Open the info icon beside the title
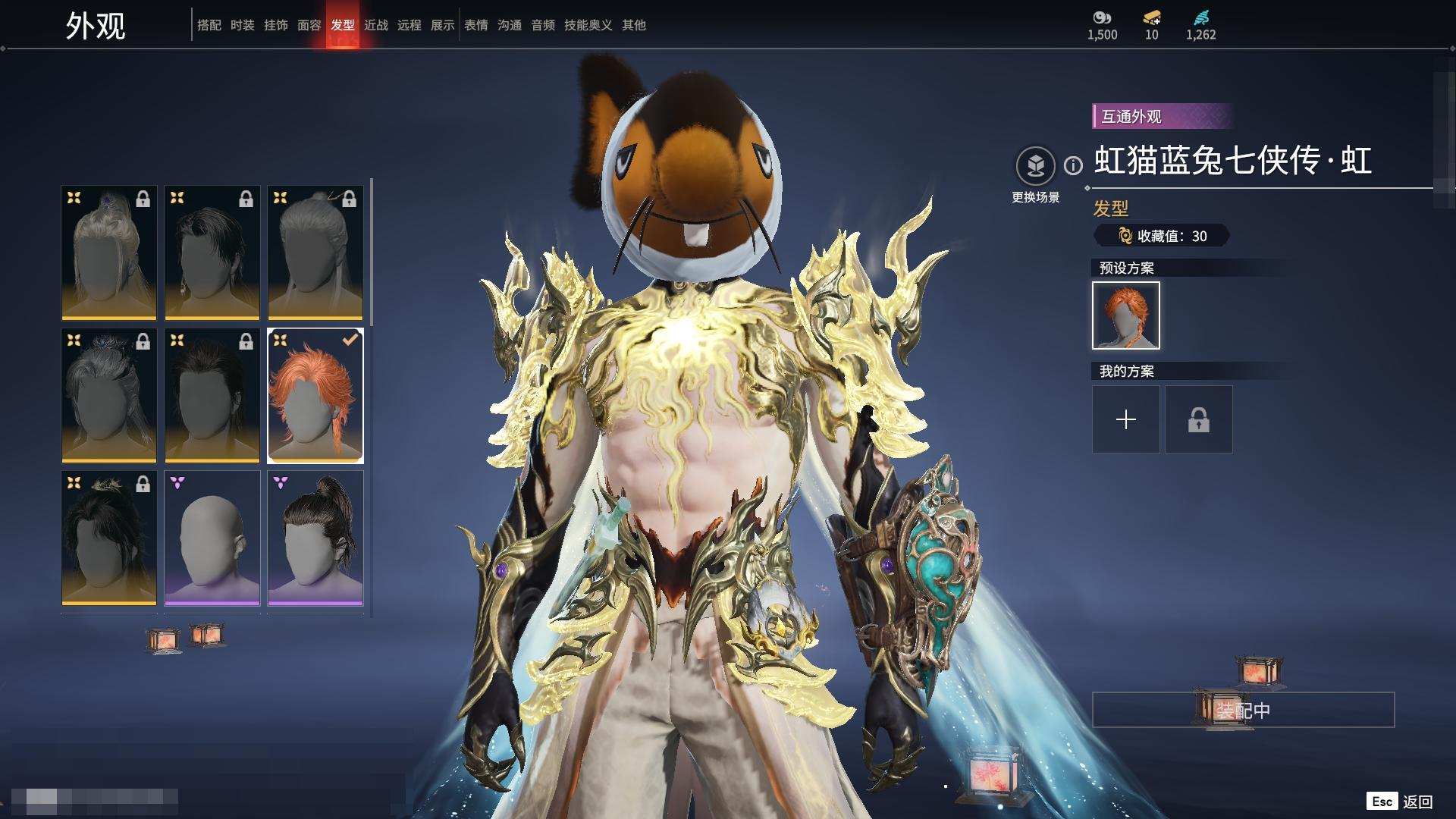Viewport: 1456px width, 819px height. coord(1073,165)
